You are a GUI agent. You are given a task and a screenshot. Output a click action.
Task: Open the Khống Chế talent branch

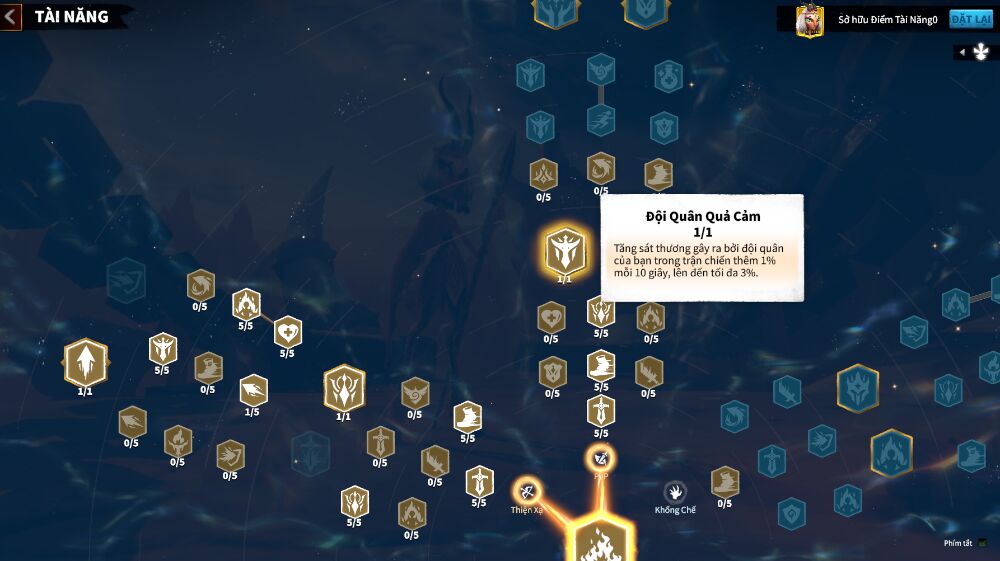click(x=675, y=492)
